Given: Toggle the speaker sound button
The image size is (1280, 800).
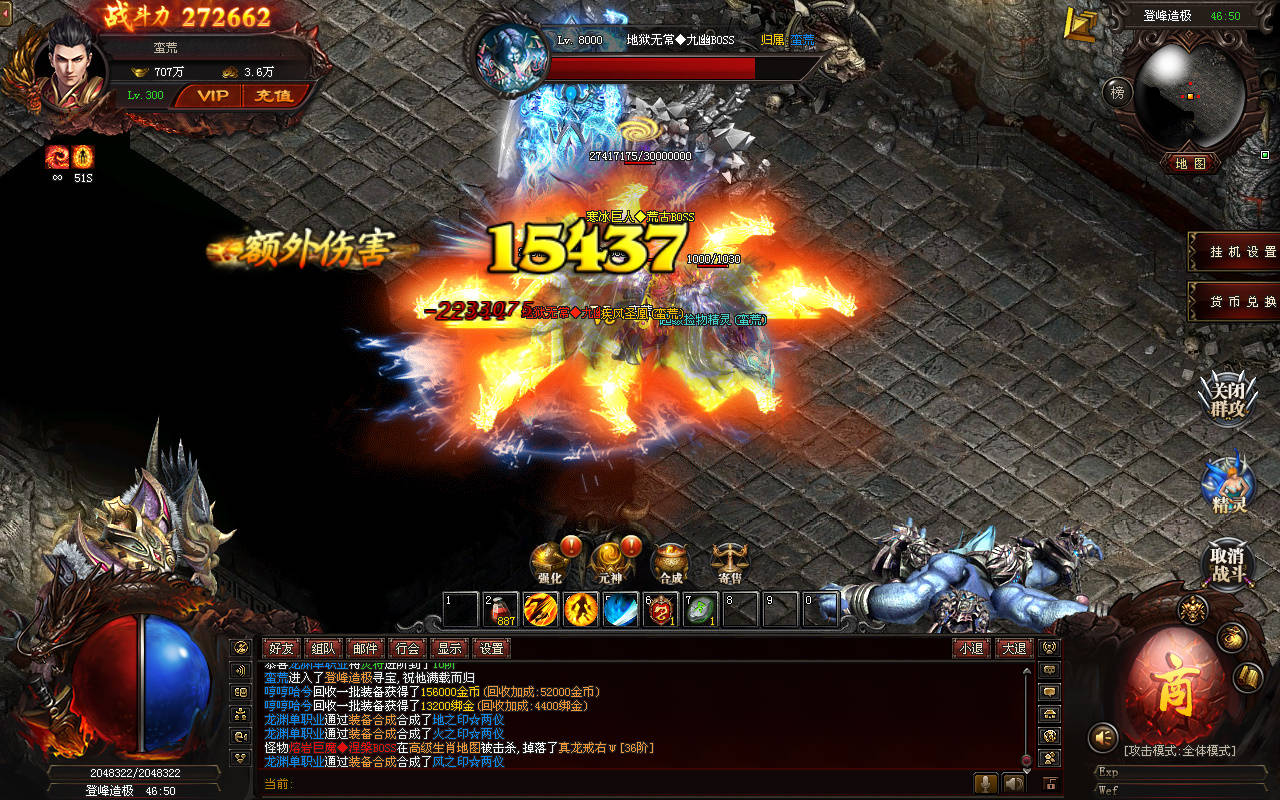Looking at the screenshot, I should (x=1103, y=738).
